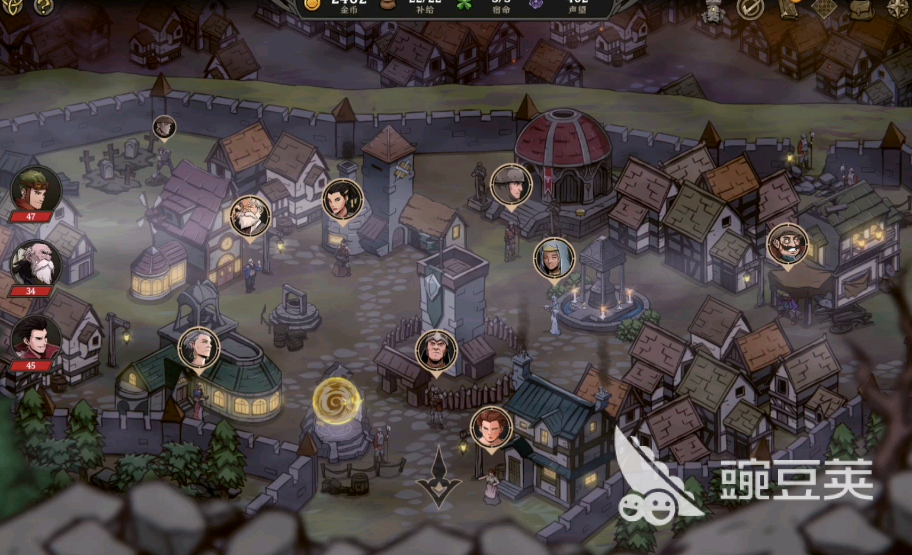The height and width of the screenshot is (555, 912).
Task: Talk to the helmeted soldier NPC marker
Action: [511, 183]
